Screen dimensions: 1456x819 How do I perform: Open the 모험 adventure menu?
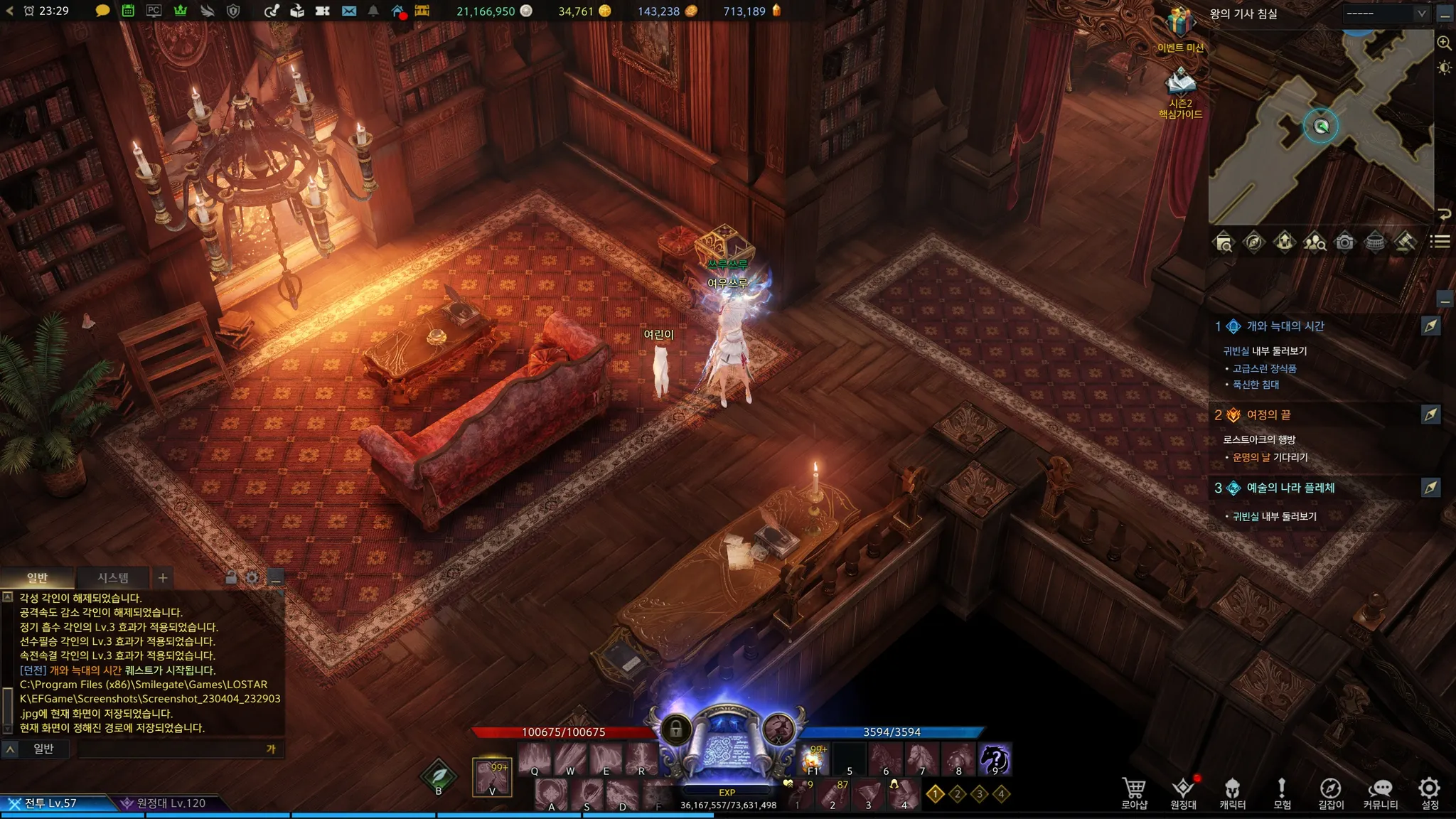coord(1281,793)
